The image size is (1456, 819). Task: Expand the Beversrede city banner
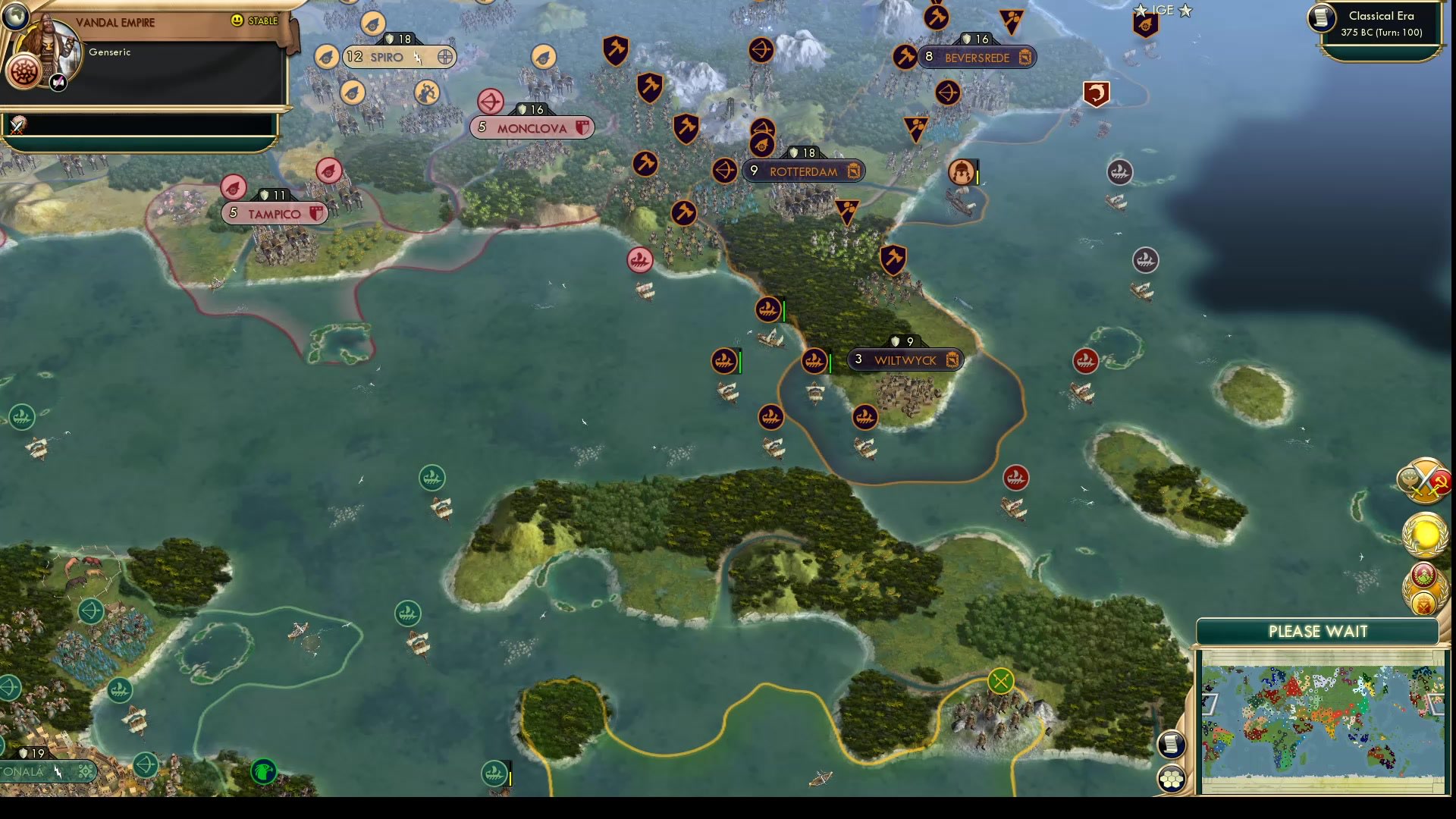[x=978, y=56]
